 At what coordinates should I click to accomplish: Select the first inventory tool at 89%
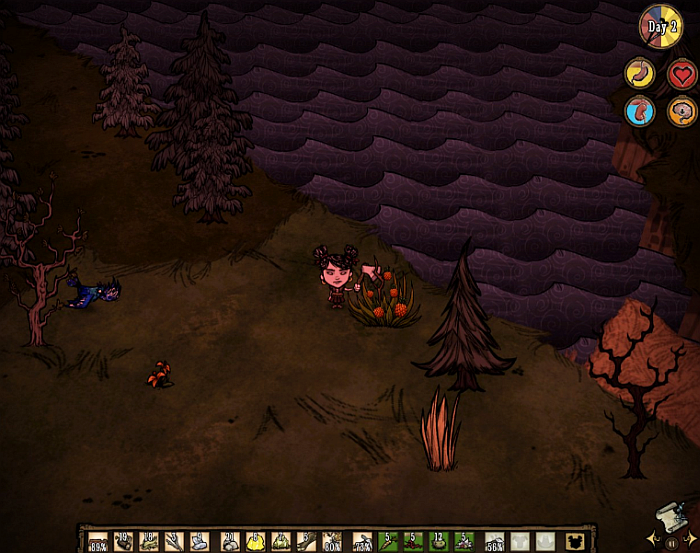tap(98, 541)
